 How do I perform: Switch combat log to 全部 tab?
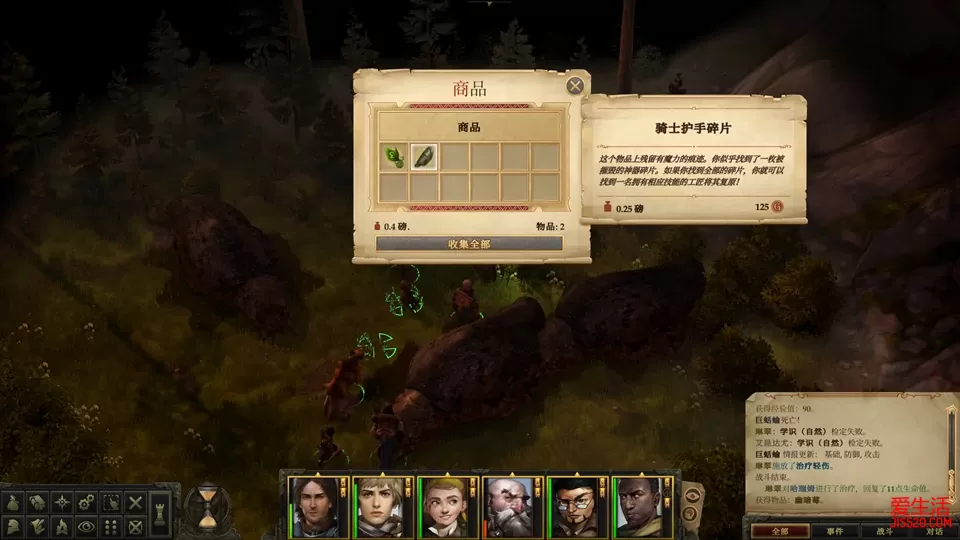(780, 531)
